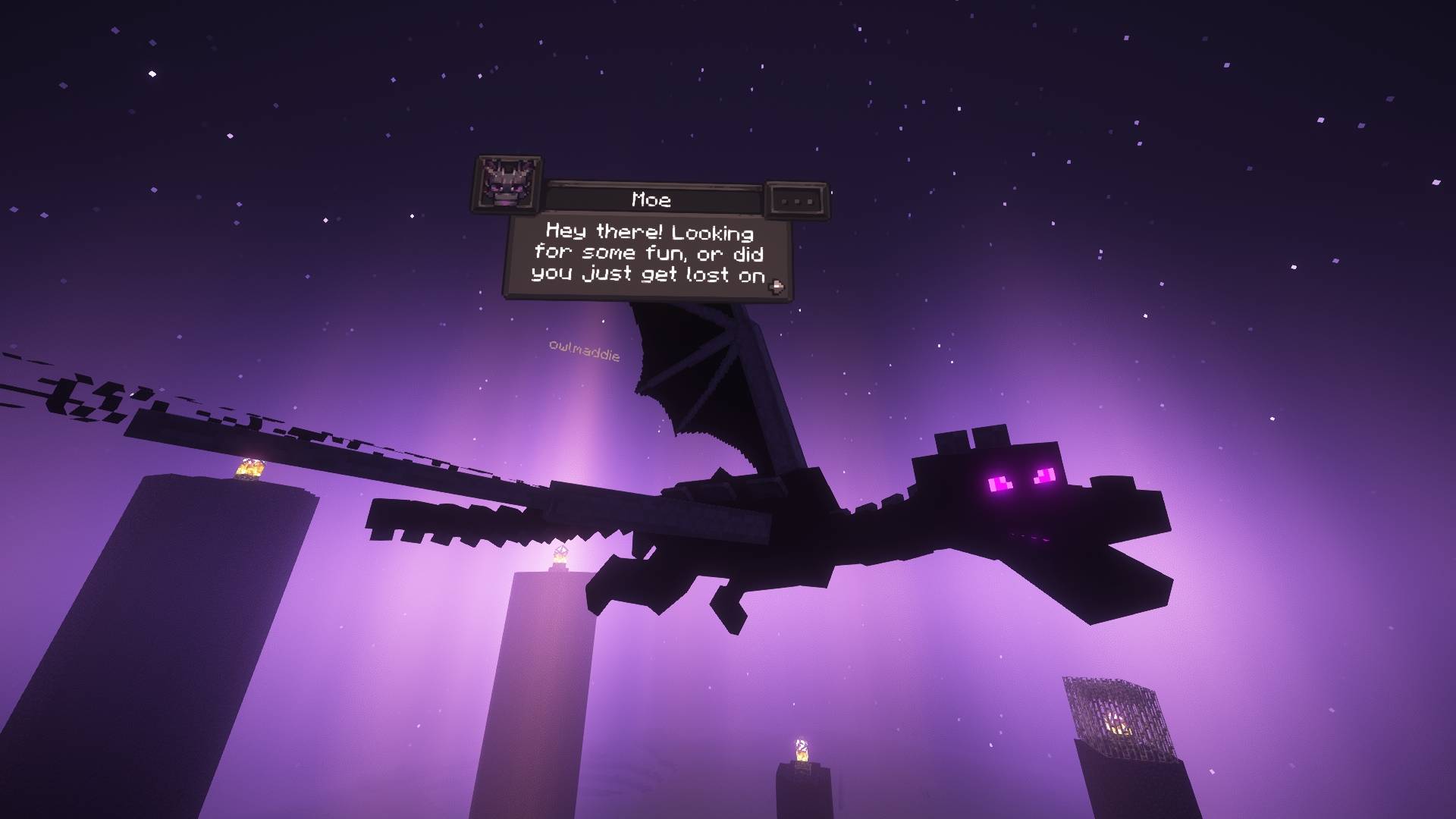Select Moe's dragon portrait icon
The image size is (1456, 819).
[x=508, y=184]
